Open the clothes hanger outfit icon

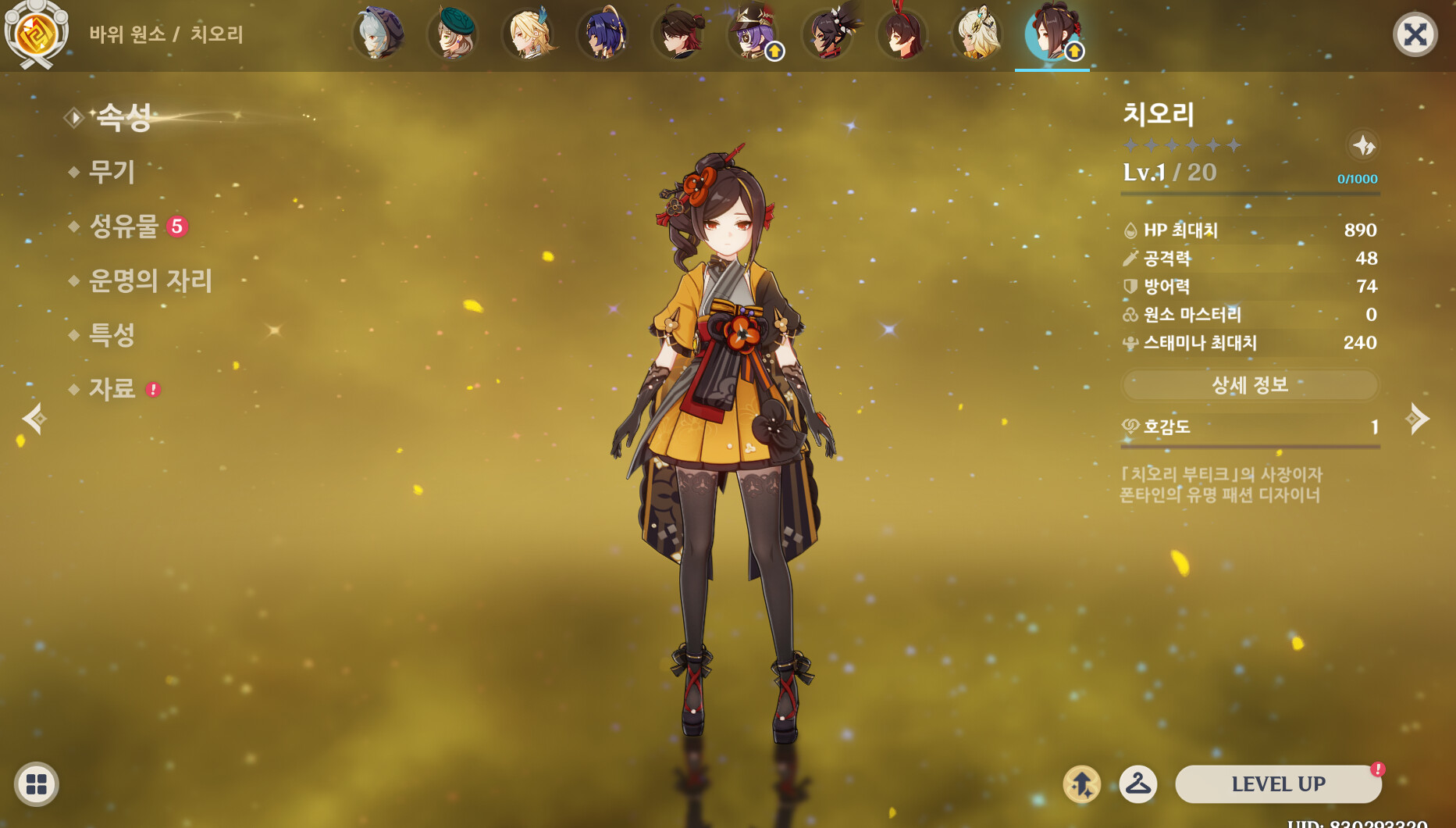point(1138,783)
